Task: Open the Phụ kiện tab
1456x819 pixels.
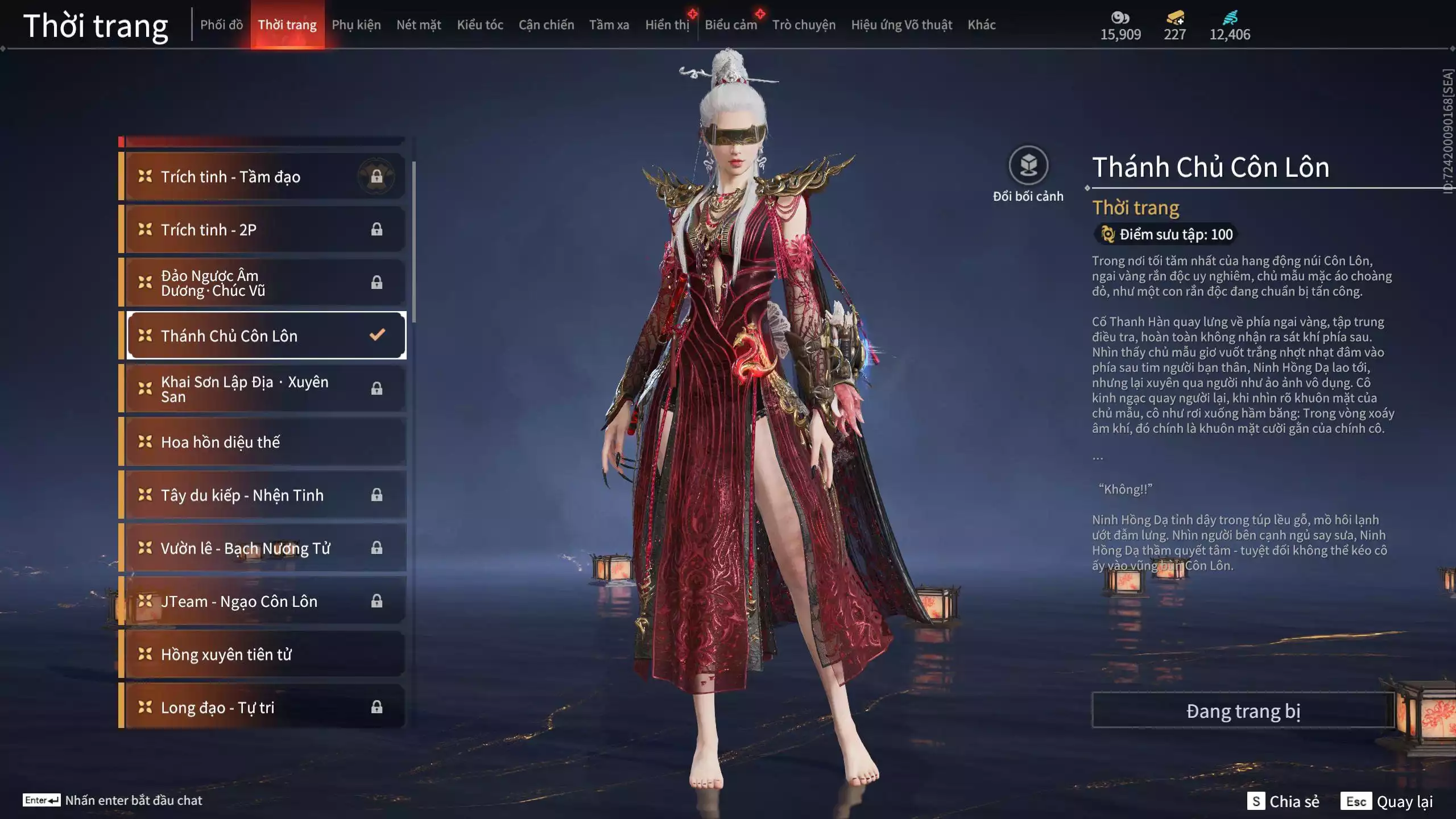Action: [x=356, y=25]
